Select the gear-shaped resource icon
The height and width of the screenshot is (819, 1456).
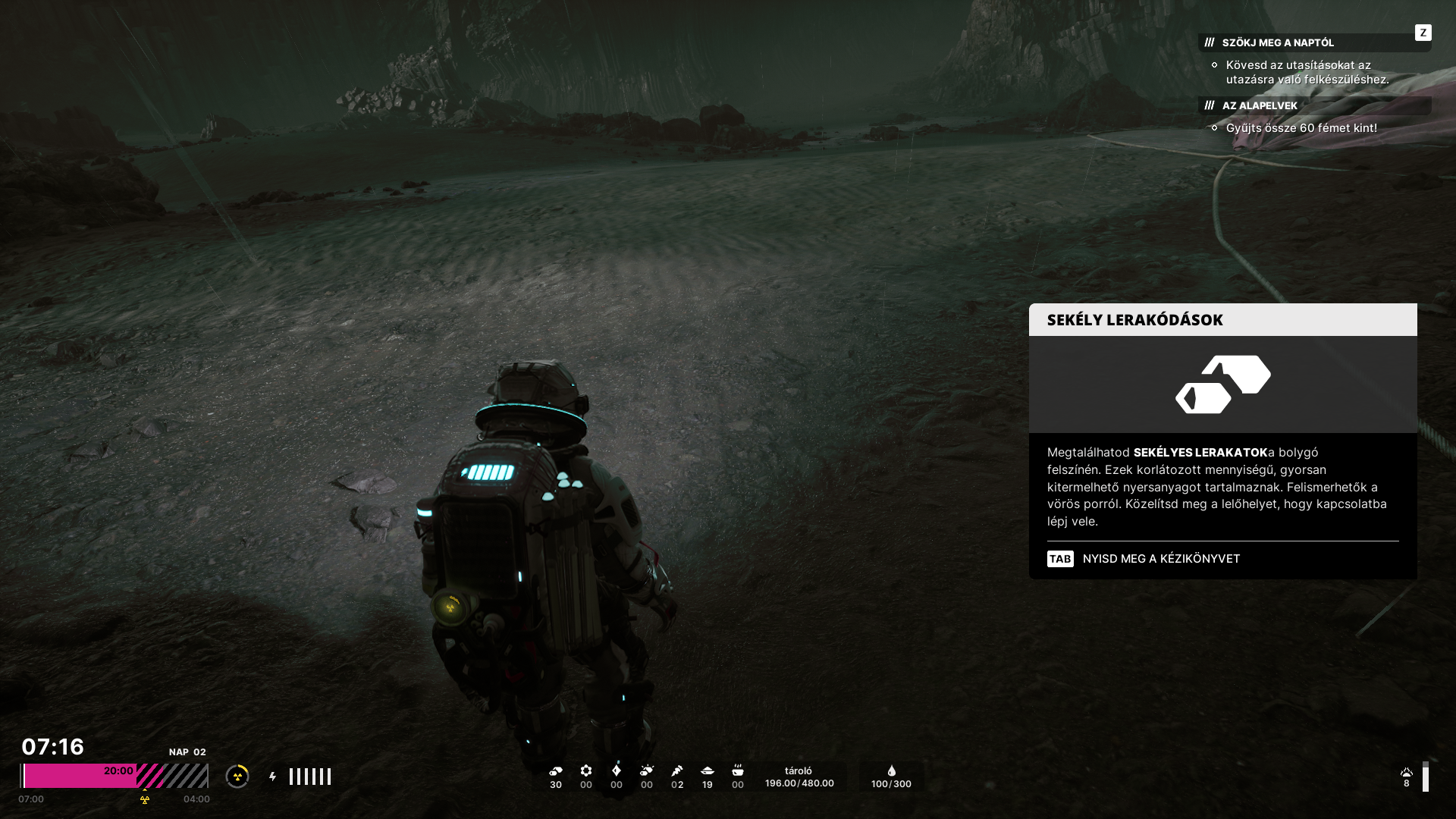(586, 771)
